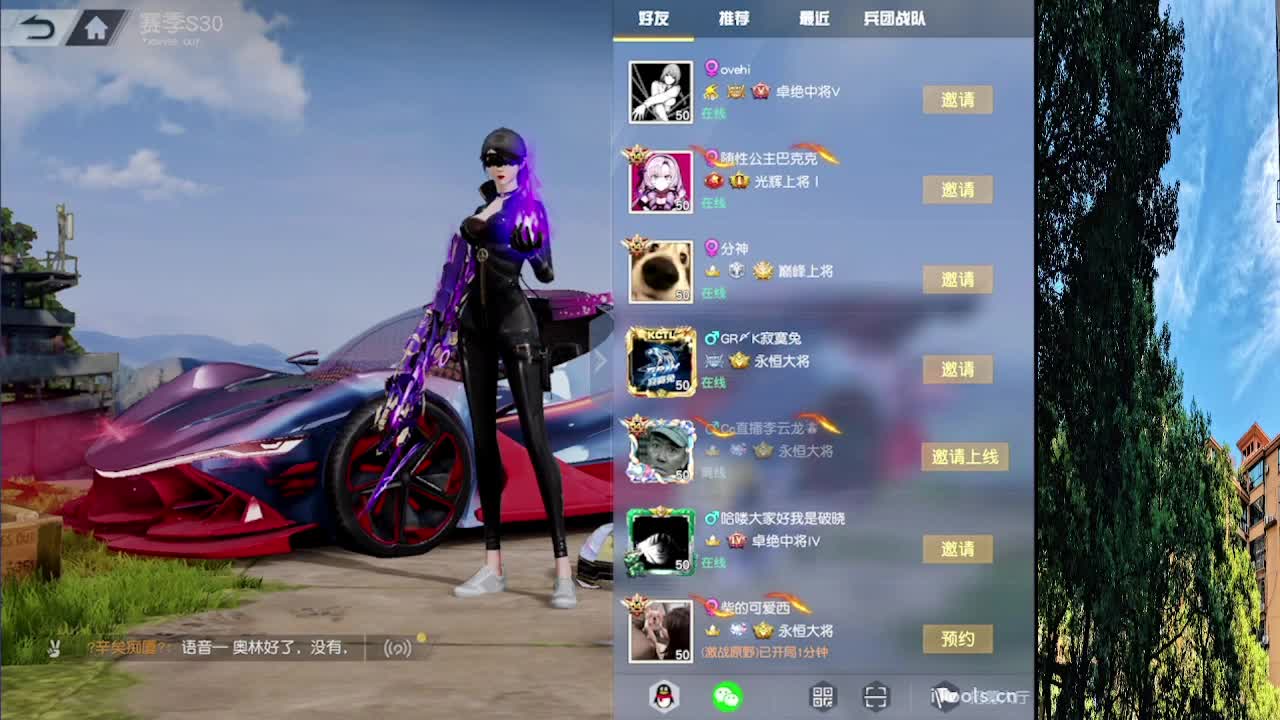Image resolution: width=1280 pixels, height=720 pixels.
Task: Click the voice playback speaker icon in chat bar
Action: (x=397, y=648)
